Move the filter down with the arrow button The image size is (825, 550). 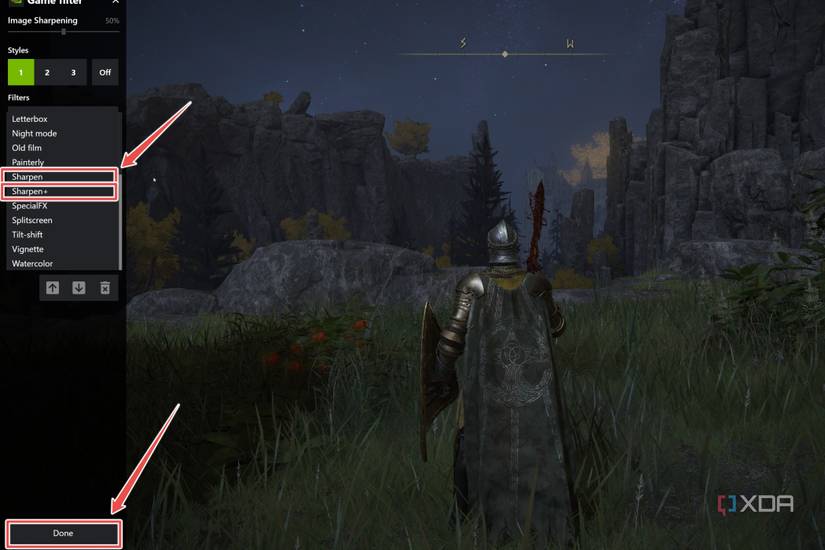[x=79, y=288]
